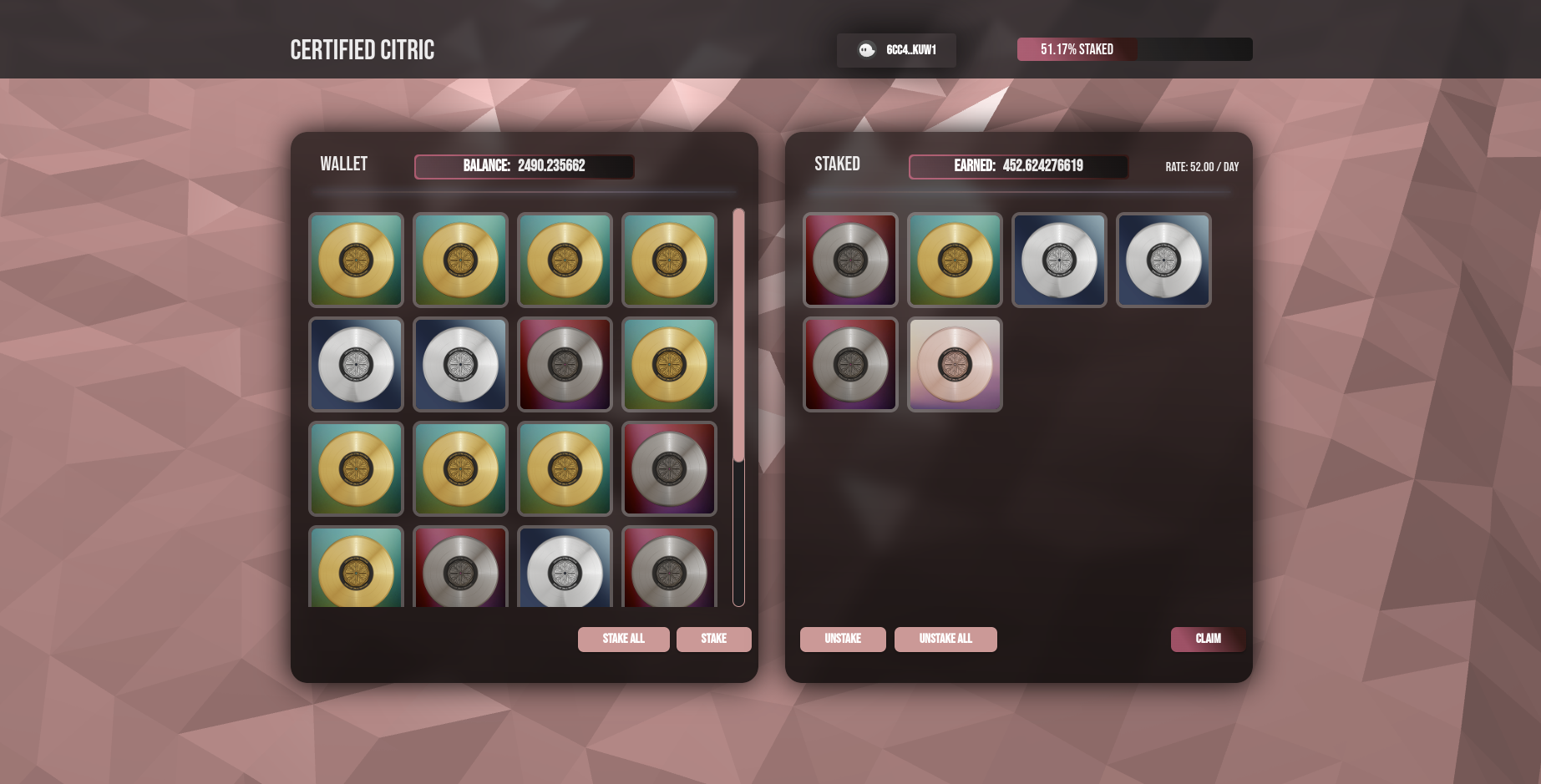Unstake the selected record with the Unstake button
The image size is (1541, 784).
pyautogui.click(x=842, y=639)
